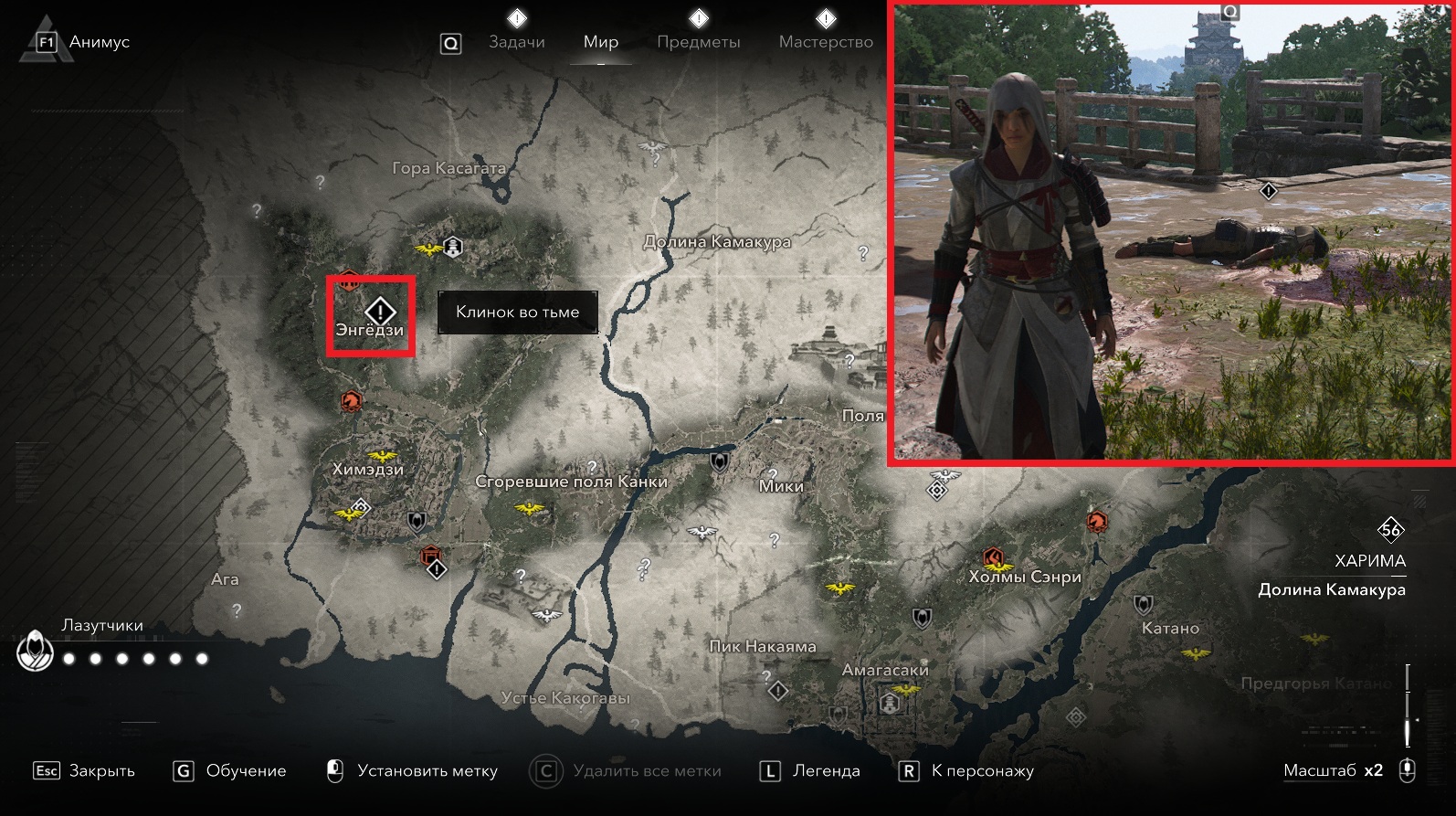Select the quest marker at Энгёдзи

[380, 310]
